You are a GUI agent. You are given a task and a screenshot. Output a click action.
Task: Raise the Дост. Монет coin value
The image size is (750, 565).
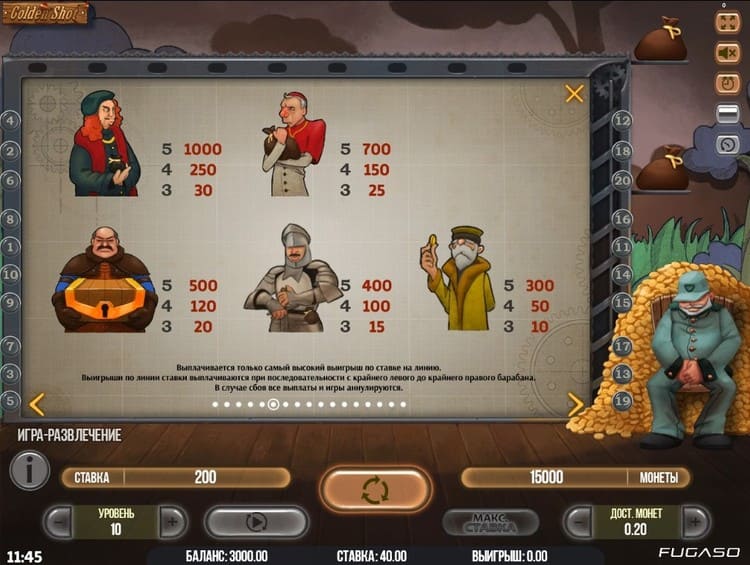click(695, 521)
